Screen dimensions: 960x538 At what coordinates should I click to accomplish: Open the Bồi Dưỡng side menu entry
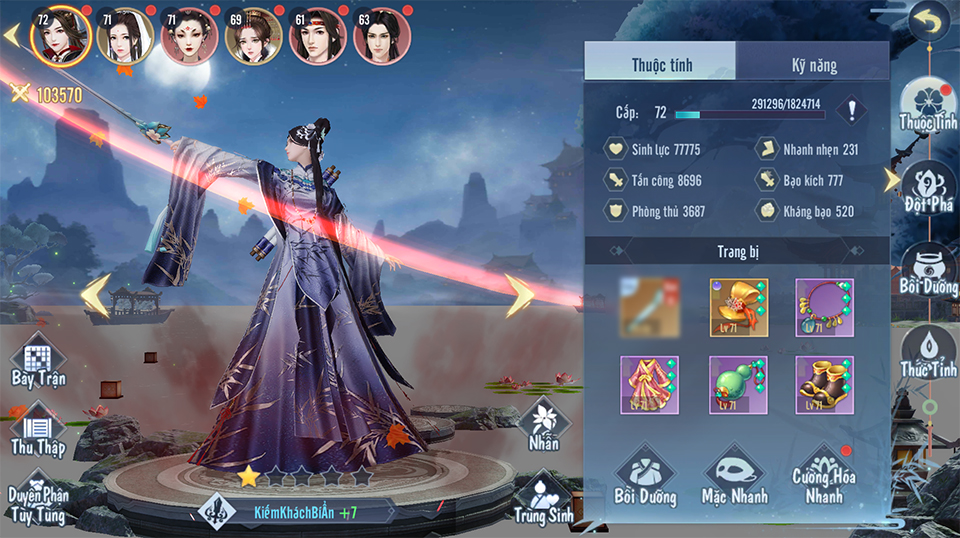927,270
